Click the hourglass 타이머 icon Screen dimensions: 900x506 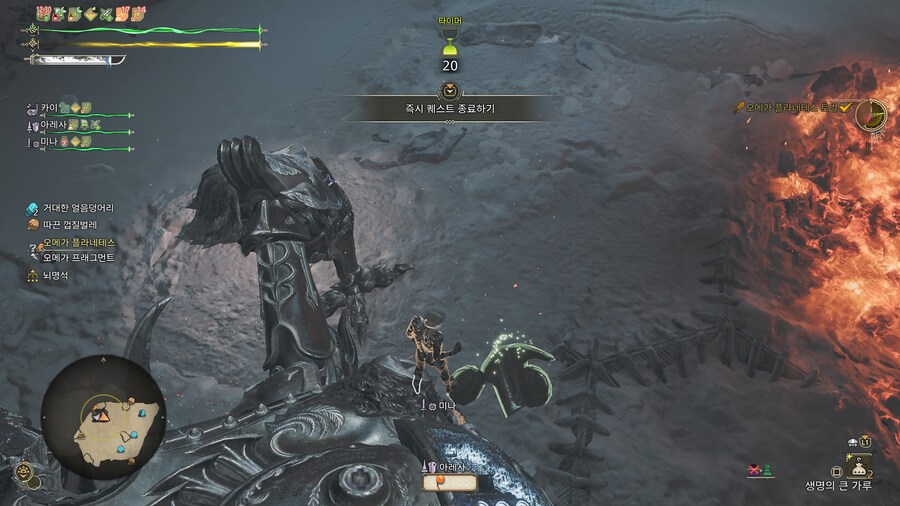click(450, 44)
